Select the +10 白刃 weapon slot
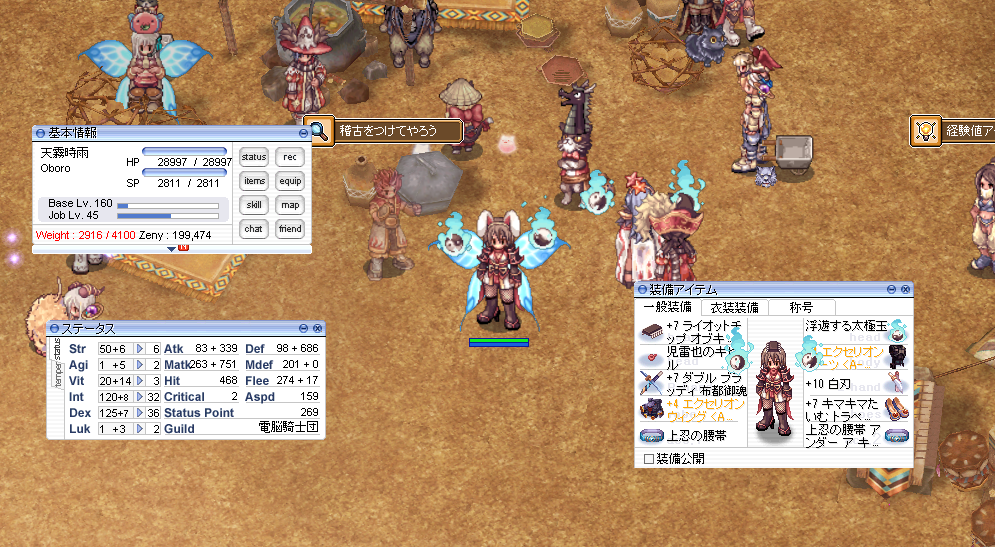Image resolution: width=995 pixels, height=547 pixels. pos(895,382)
